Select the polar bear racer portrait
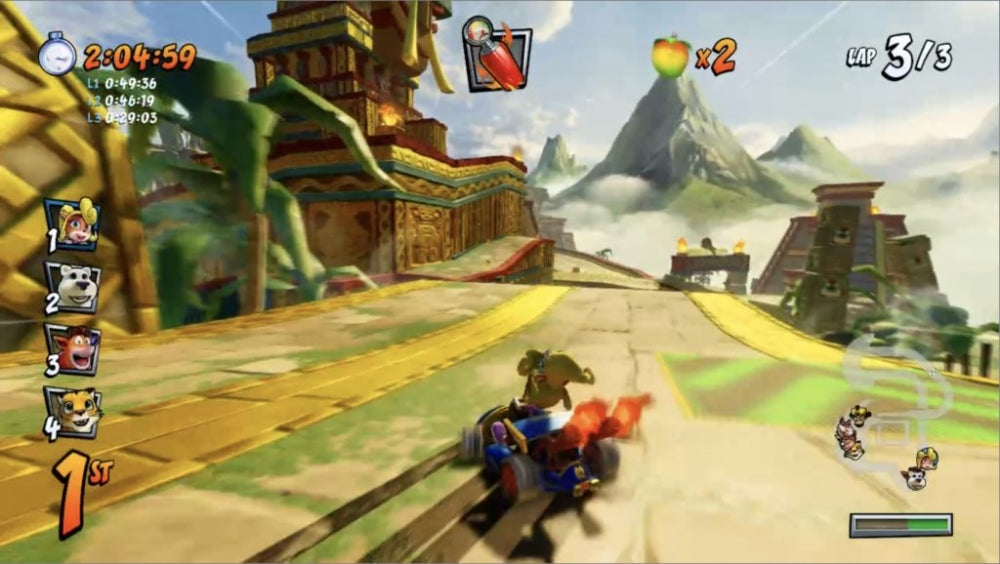 [72, 287]
